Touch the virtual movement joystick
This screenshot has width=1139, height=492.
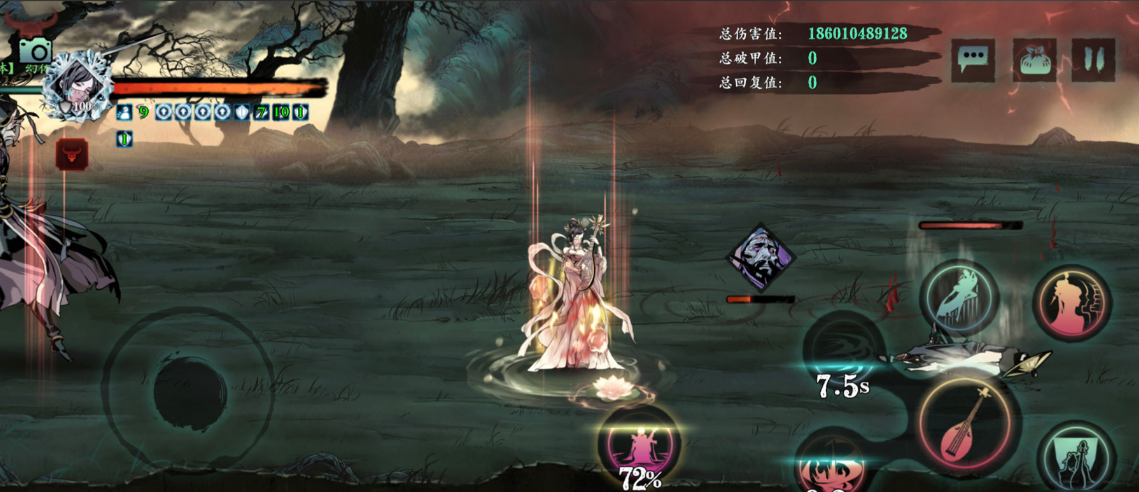[190, 390]
